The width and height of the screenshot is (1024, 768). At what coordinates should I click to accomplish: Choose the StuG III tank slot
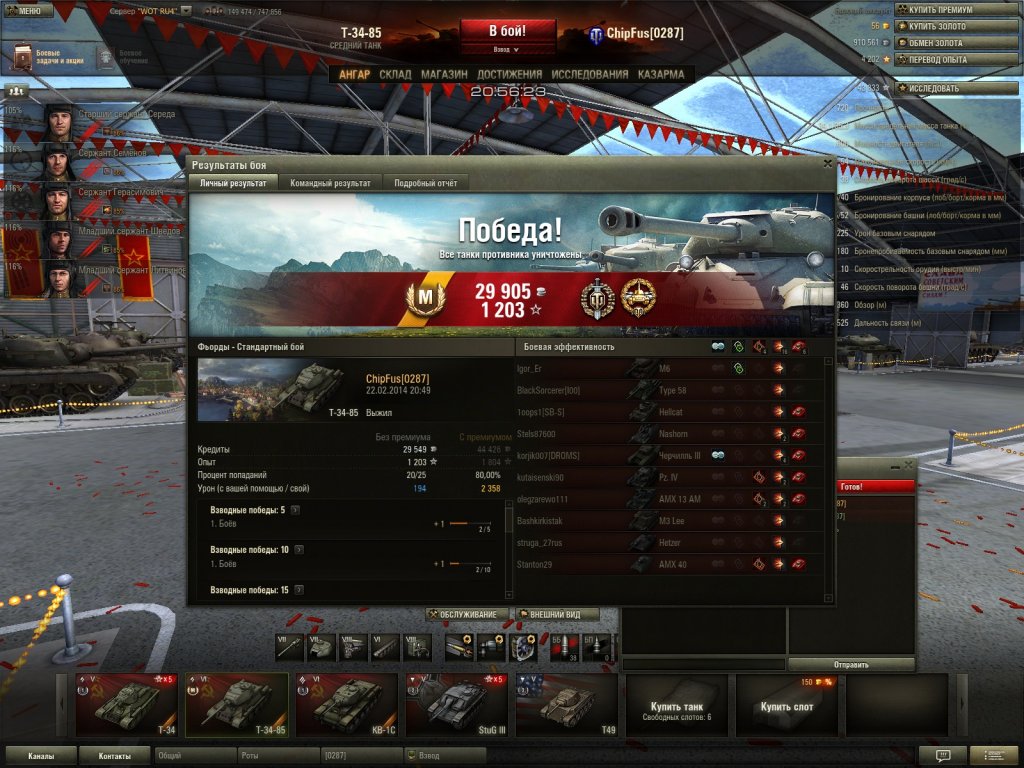pos(456,705)
